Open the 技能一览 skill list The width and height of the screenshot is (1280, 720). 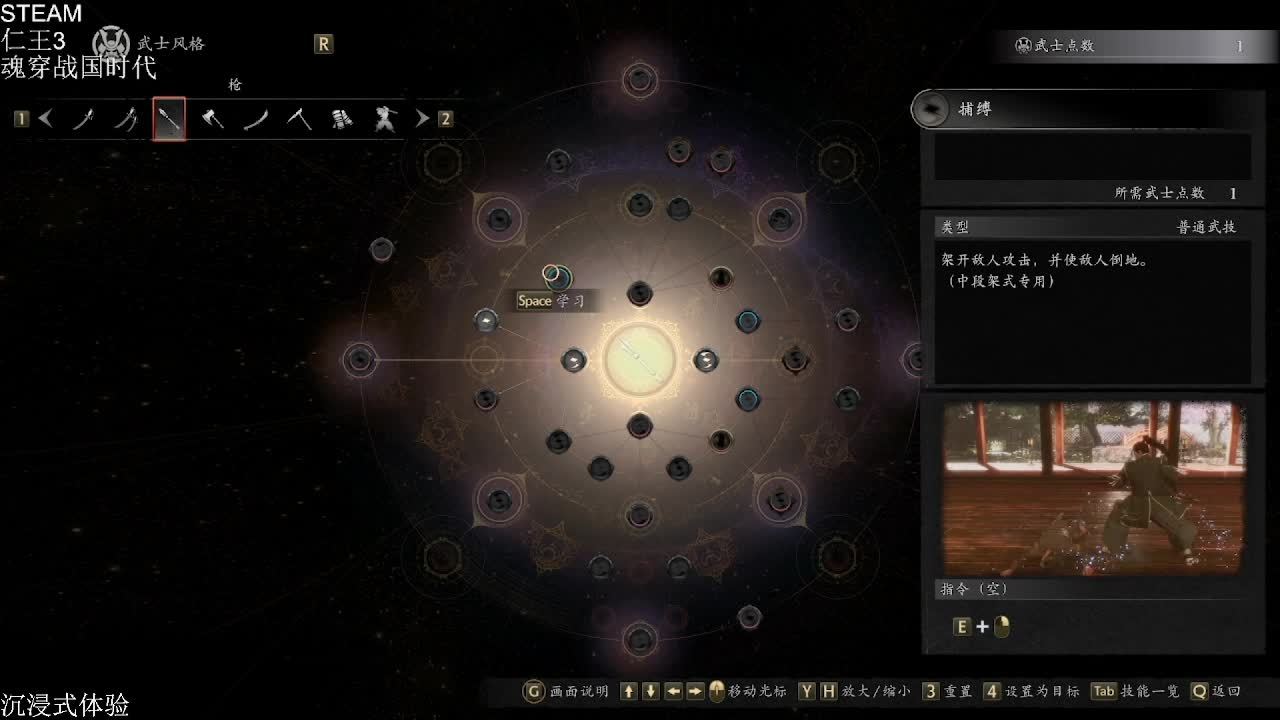tap(1135, 691)
